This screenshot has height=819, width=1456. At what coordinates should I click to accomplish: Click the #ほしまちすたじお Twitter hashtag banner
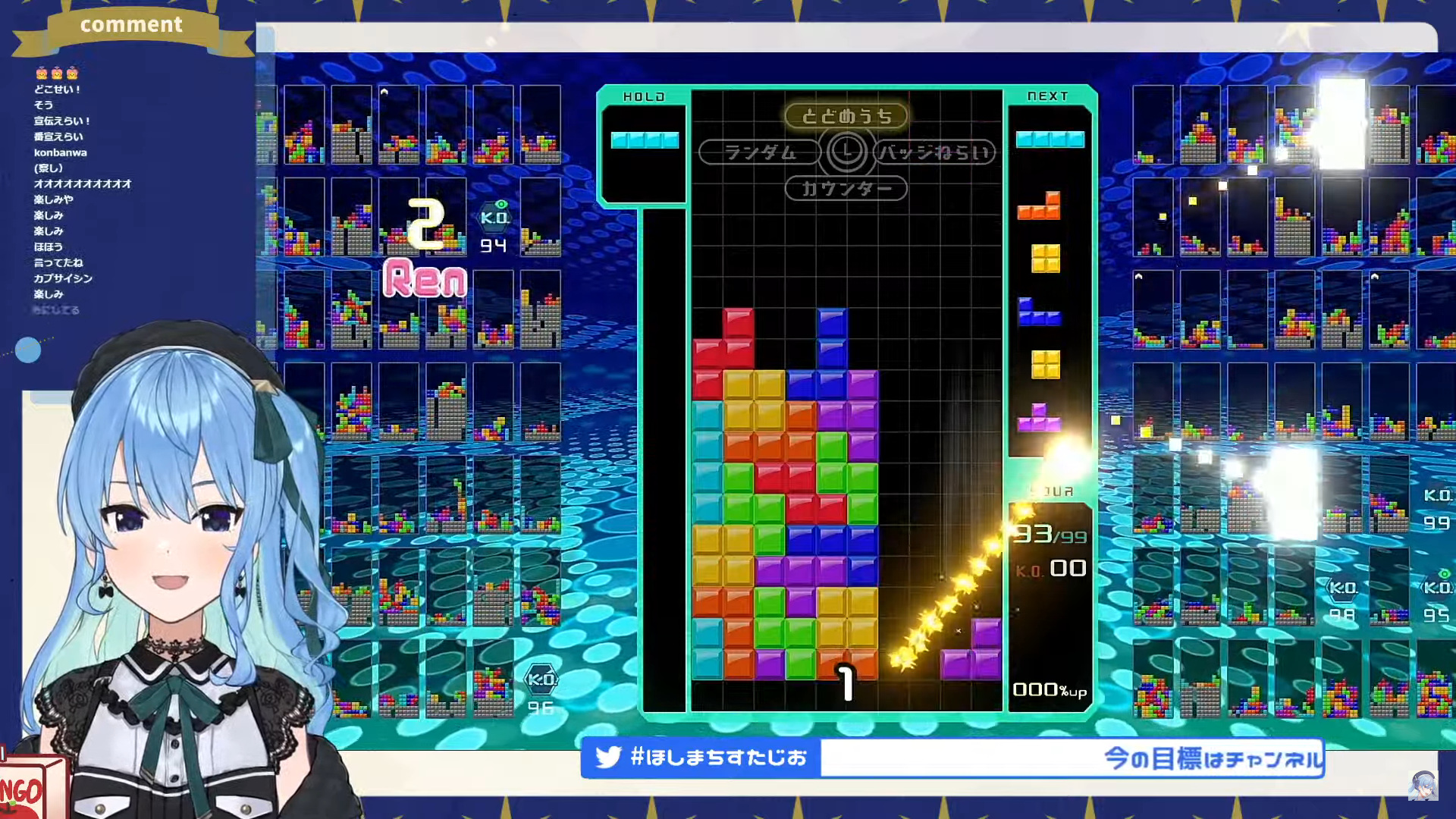(x=701, y=758)
